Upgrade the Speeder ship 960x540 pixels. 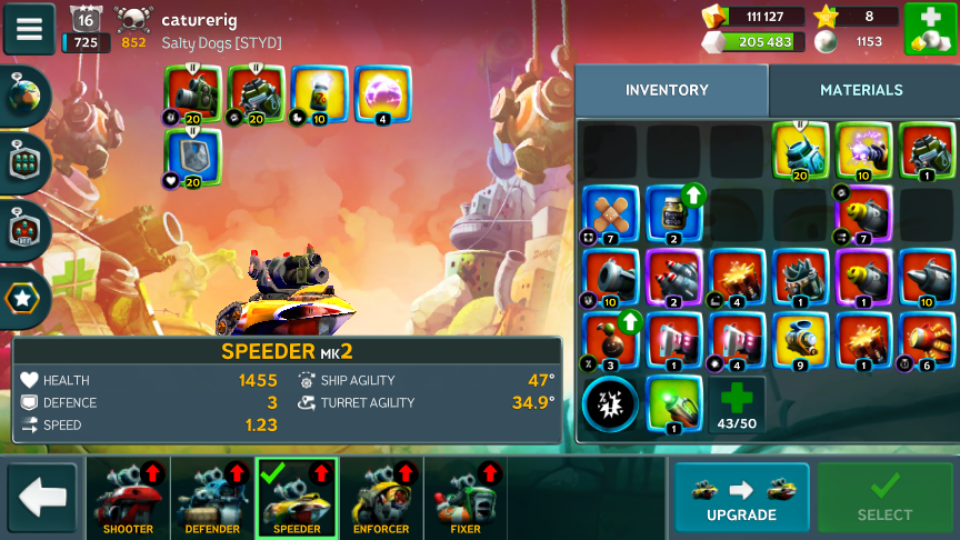[x=741, y=497]
